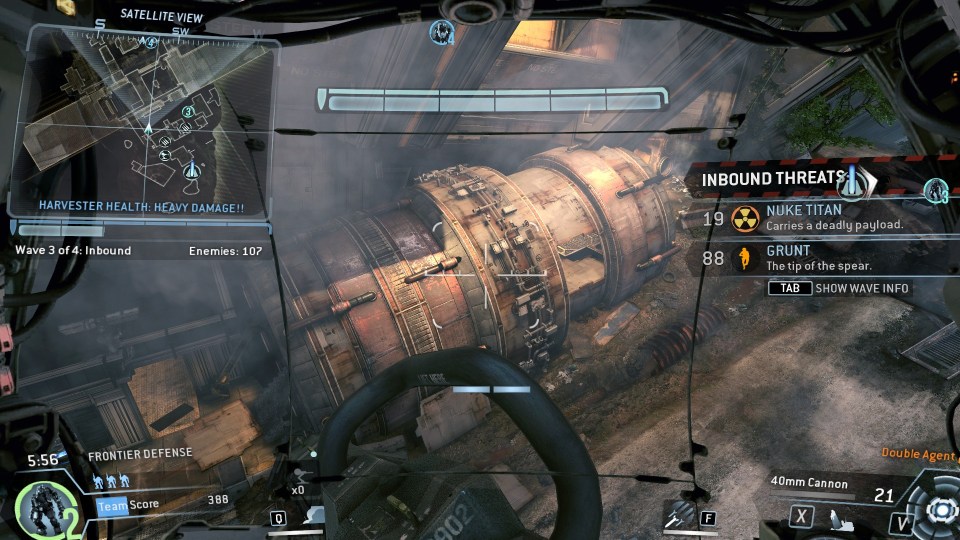Click the harvester marker on the minimap

point(193,169)
